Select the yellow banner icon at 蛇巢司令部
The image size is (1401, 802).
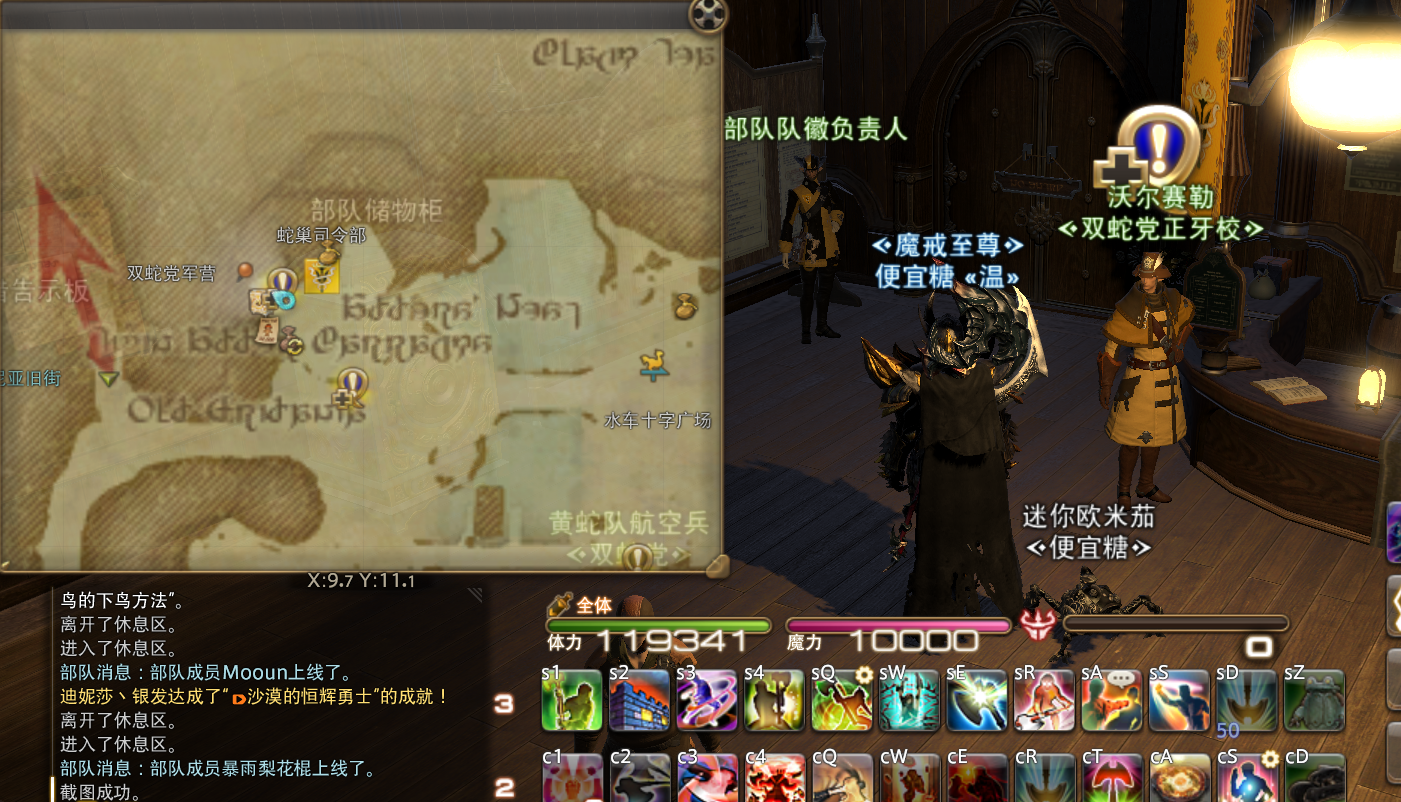click(x=321, y=277)
